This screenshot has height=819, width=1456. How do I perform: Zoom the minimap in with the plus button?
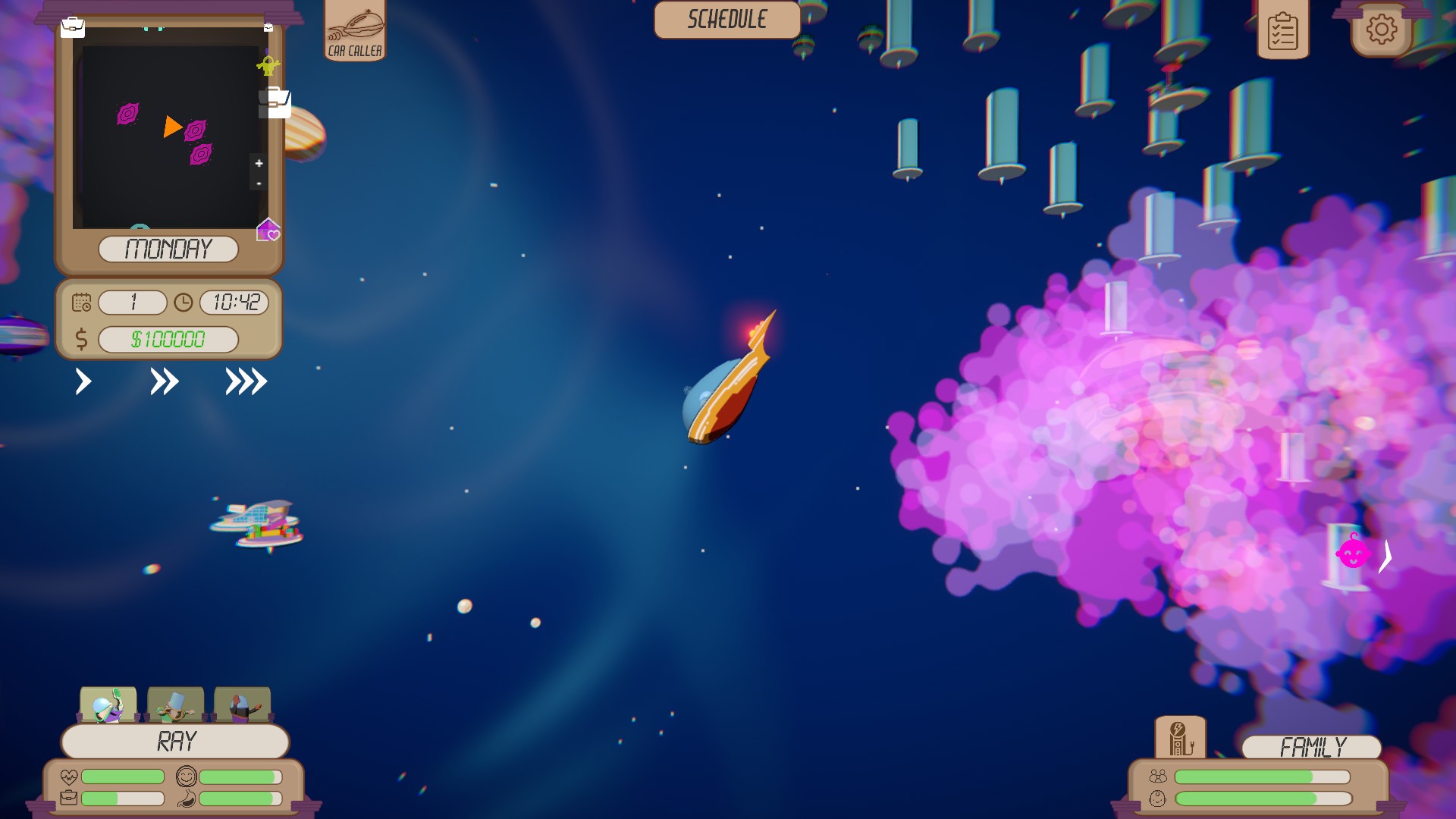[259, 163]
